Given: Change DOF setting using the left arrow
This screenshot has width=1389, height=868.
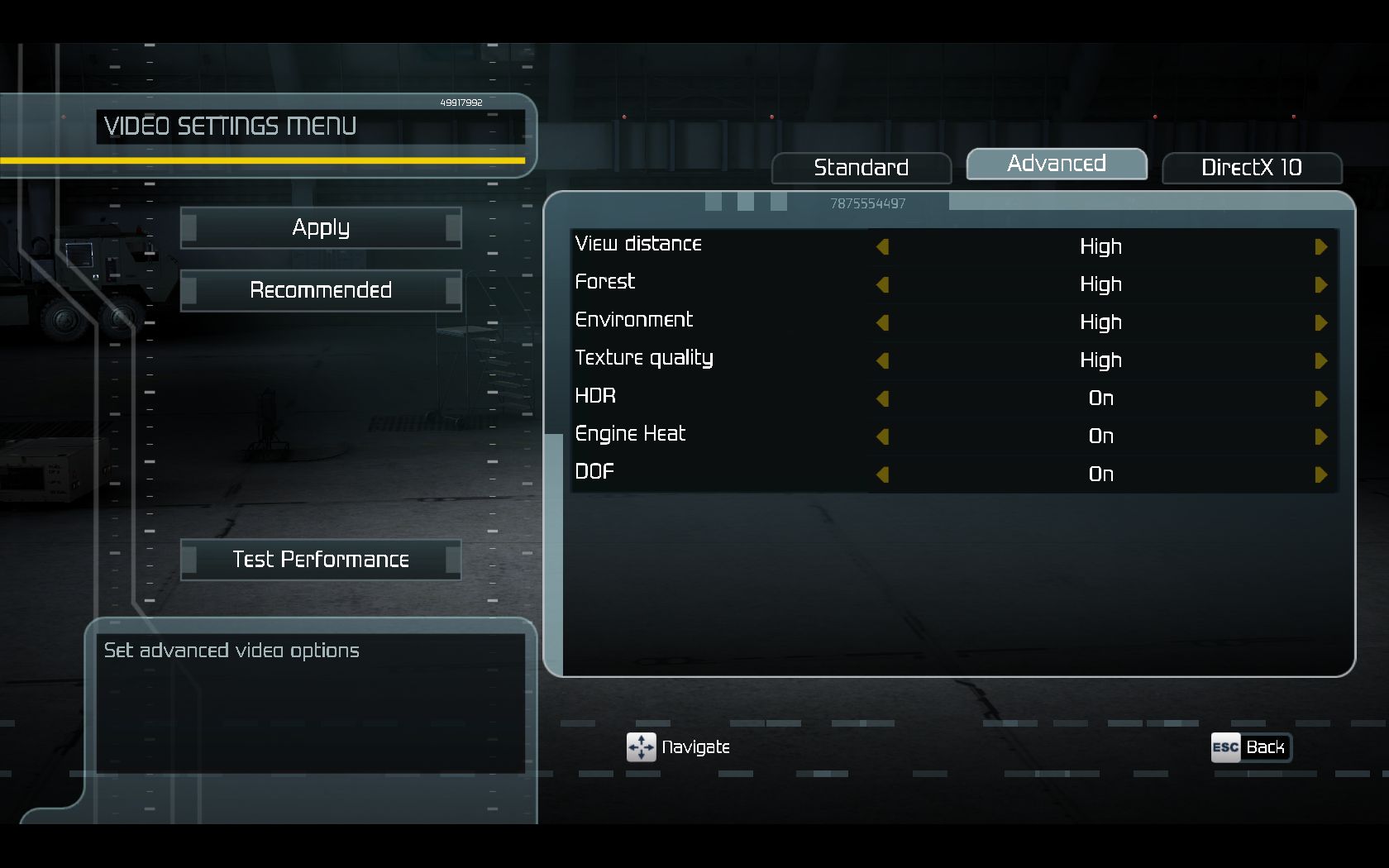Looking at the screenshot, I should [882, 475].
